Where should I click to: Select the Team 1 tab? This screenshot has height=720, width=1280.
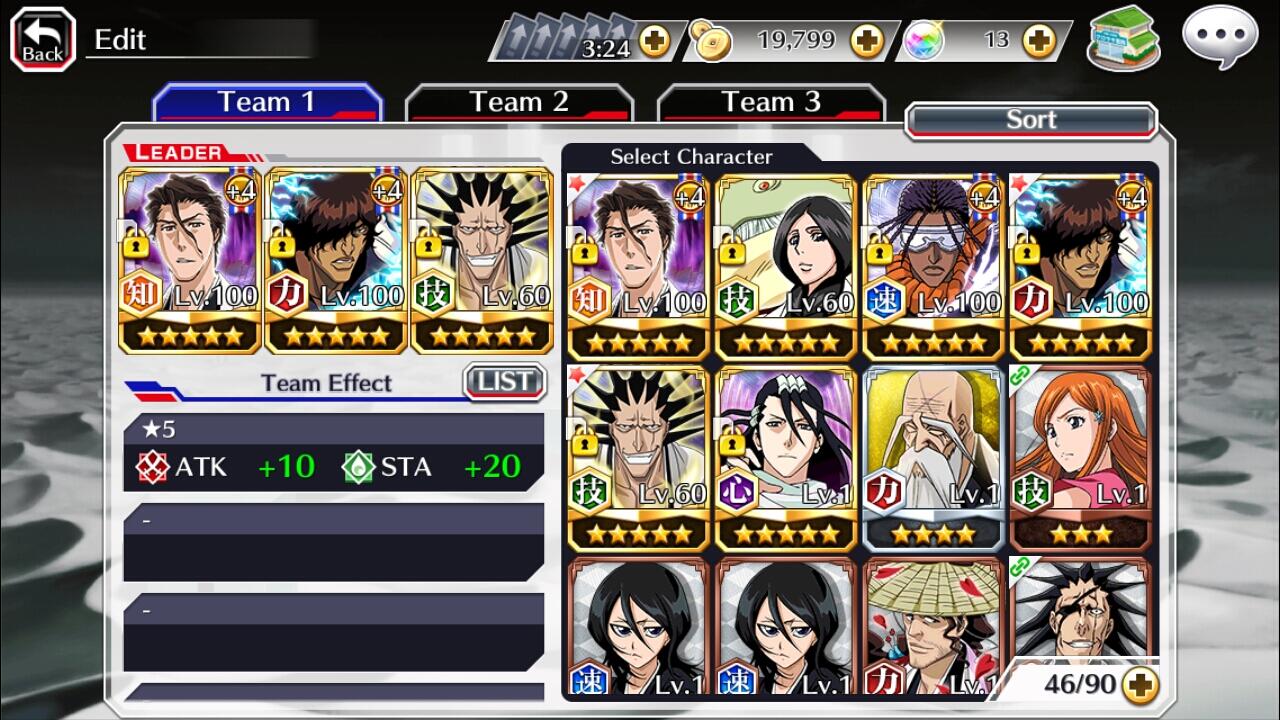click(x=267, y=103)
